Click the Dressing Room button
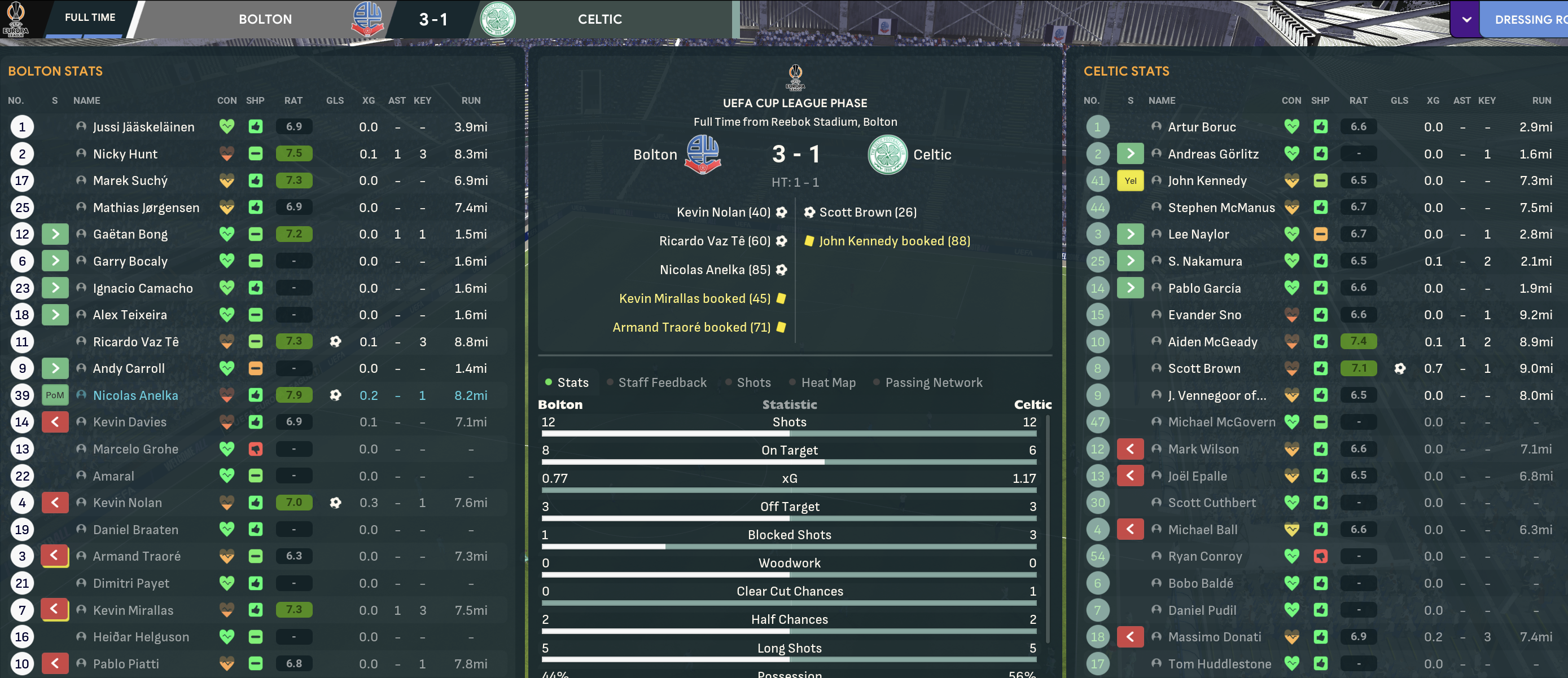Viewport: 1568px width, 678px height. [1528, 19]
